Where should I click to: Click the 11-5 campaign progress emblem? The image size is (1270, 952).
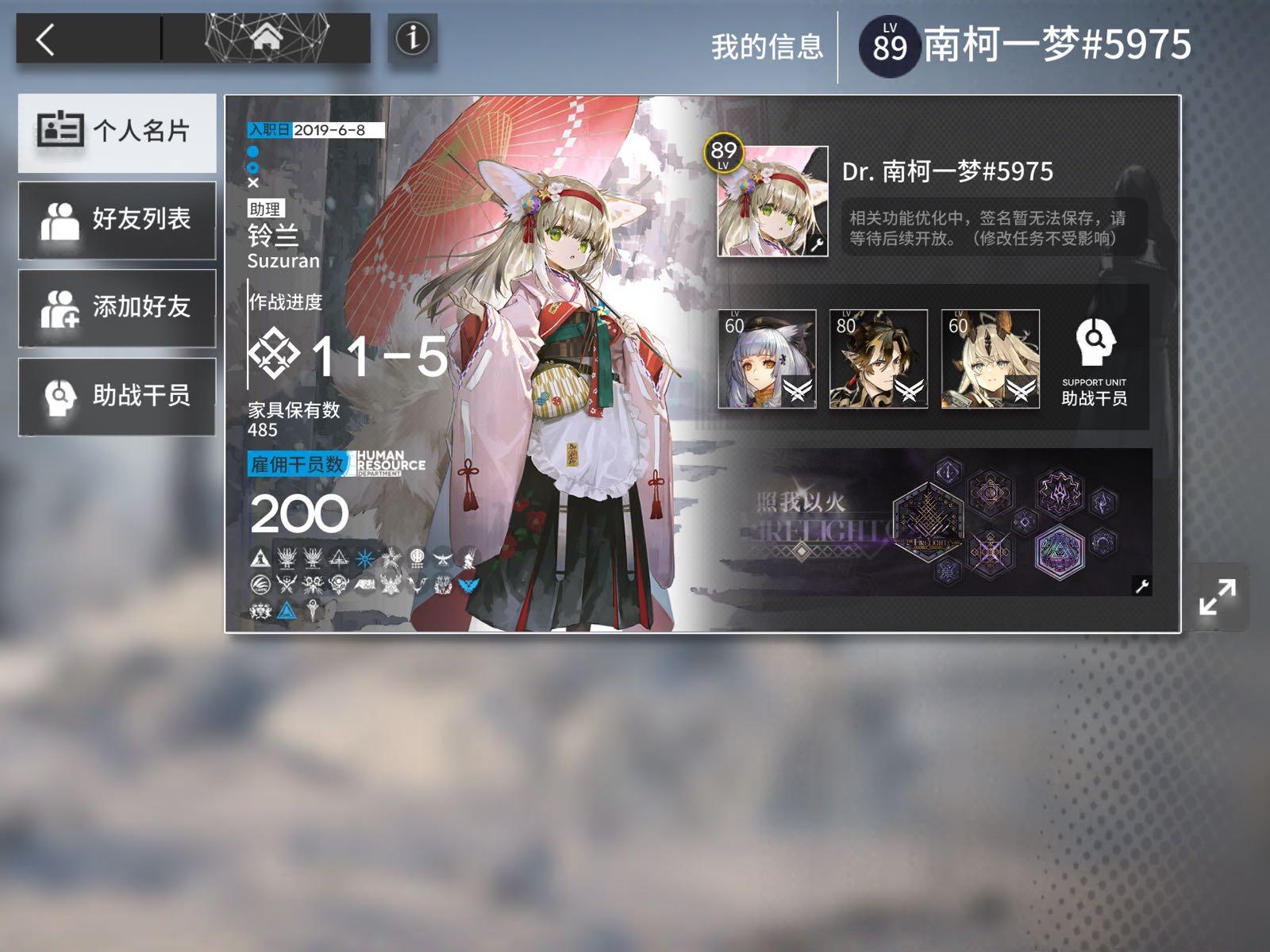[274, 355]
